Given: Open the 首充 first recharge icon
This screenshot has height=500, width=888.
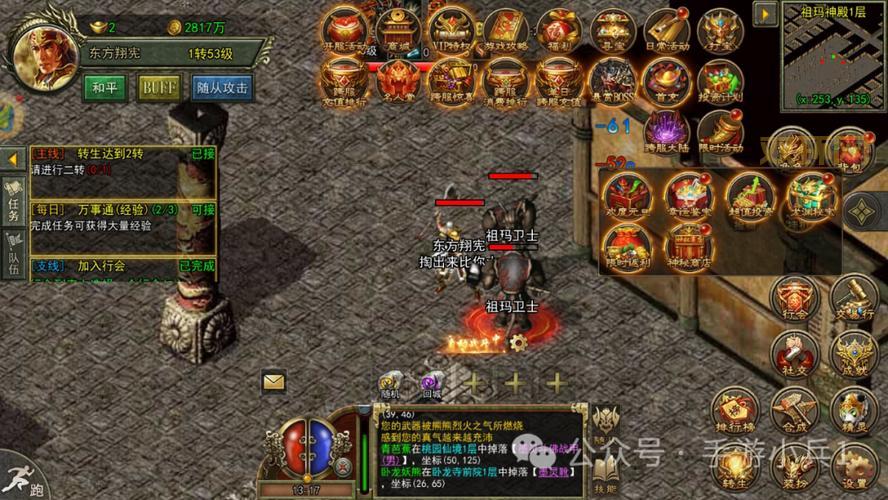Looking at the screenshot, I should [x=665, y=81].
